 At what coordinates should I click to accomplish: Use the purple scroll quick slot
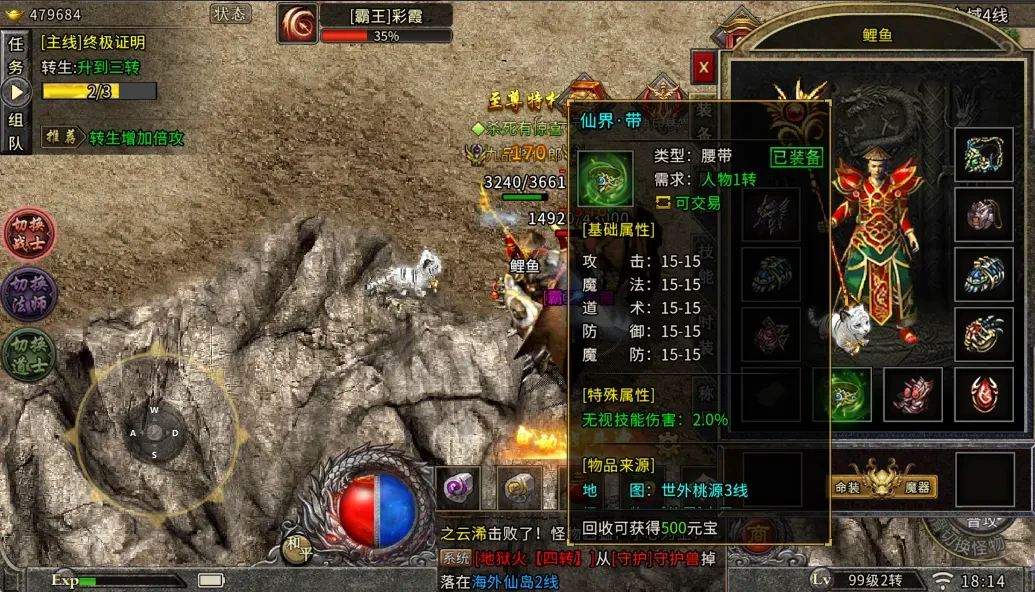[x=458, y=488]
